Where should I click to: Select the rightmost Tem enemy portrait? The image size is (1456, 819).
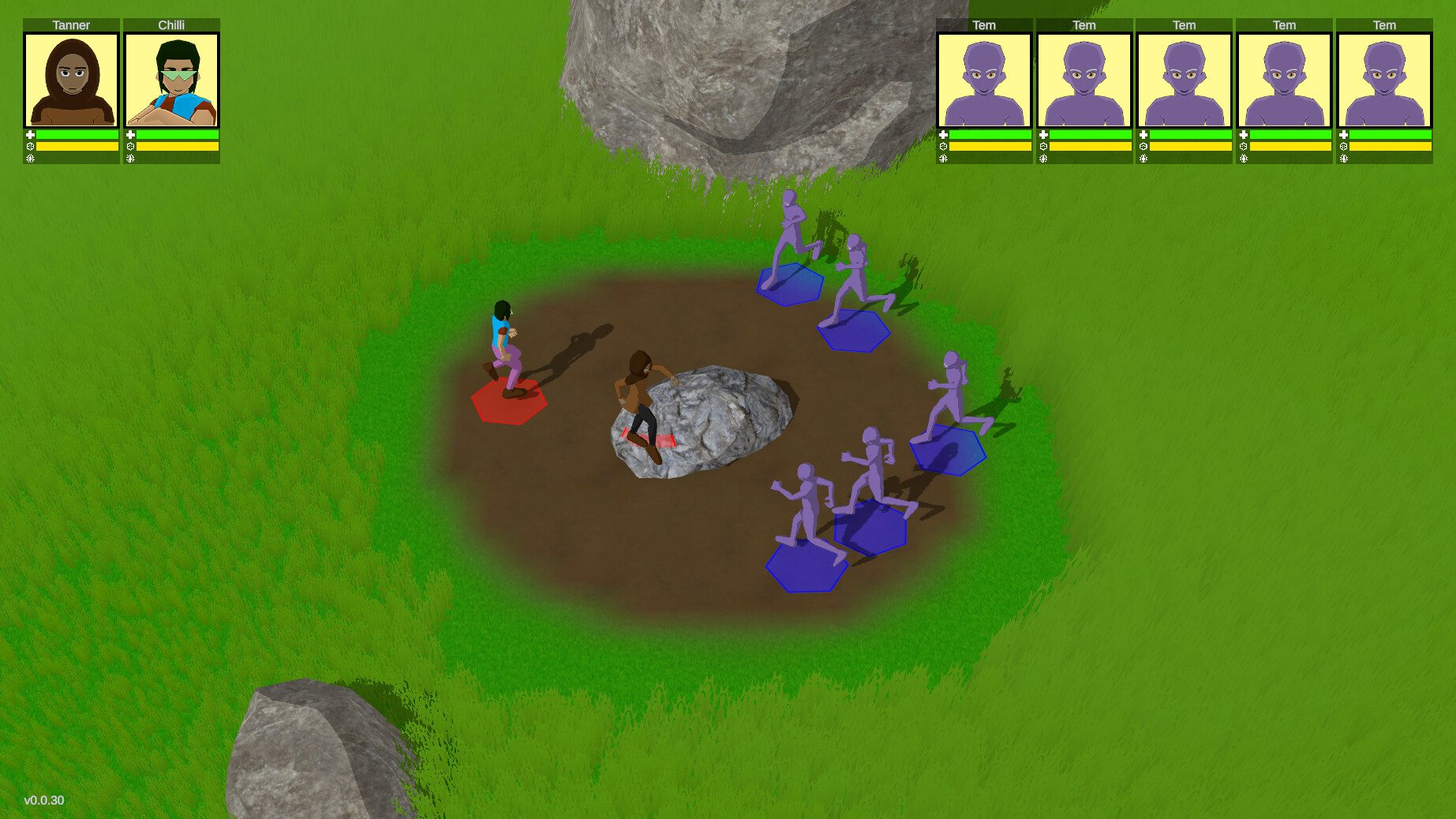(x=1383, y=79)
